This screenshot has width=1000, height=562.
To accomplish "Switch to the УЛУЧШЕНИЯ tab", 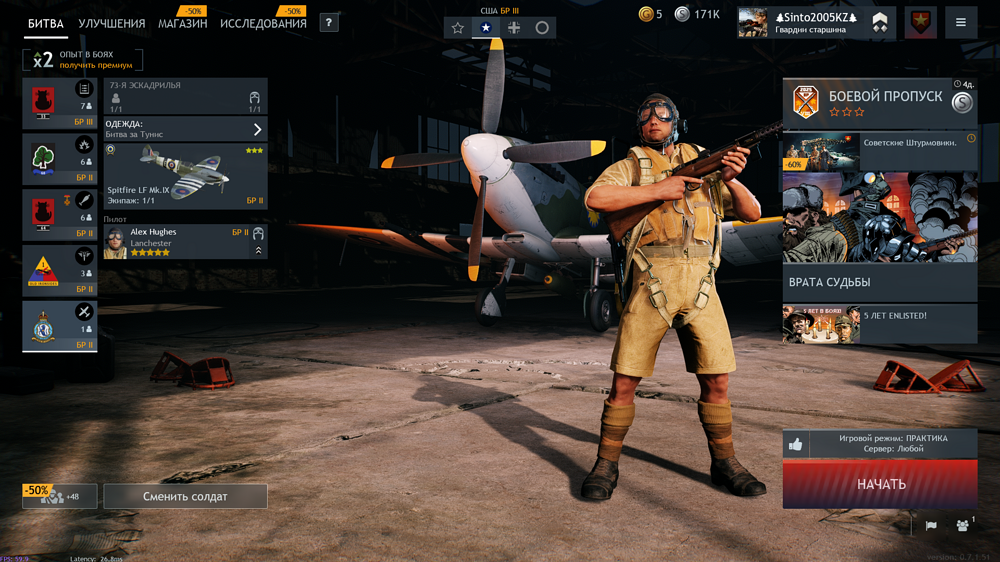I will click(x=111, y=24).
